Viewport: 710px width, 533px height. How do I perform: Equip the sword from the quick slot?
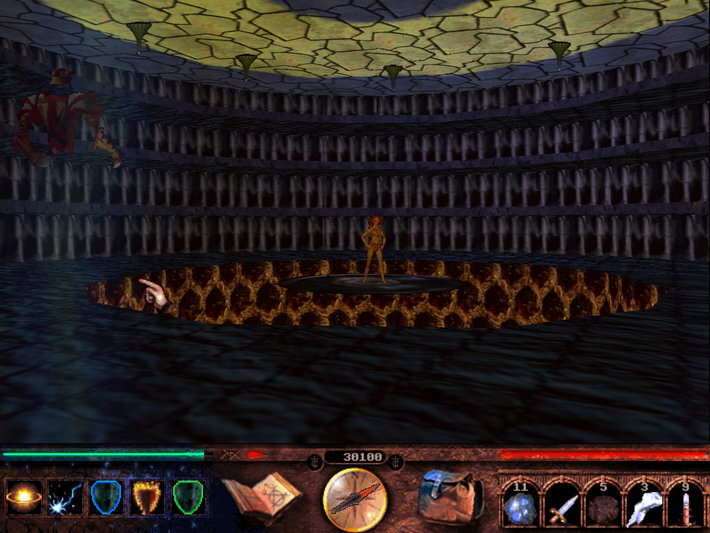[x=561, y=504]
